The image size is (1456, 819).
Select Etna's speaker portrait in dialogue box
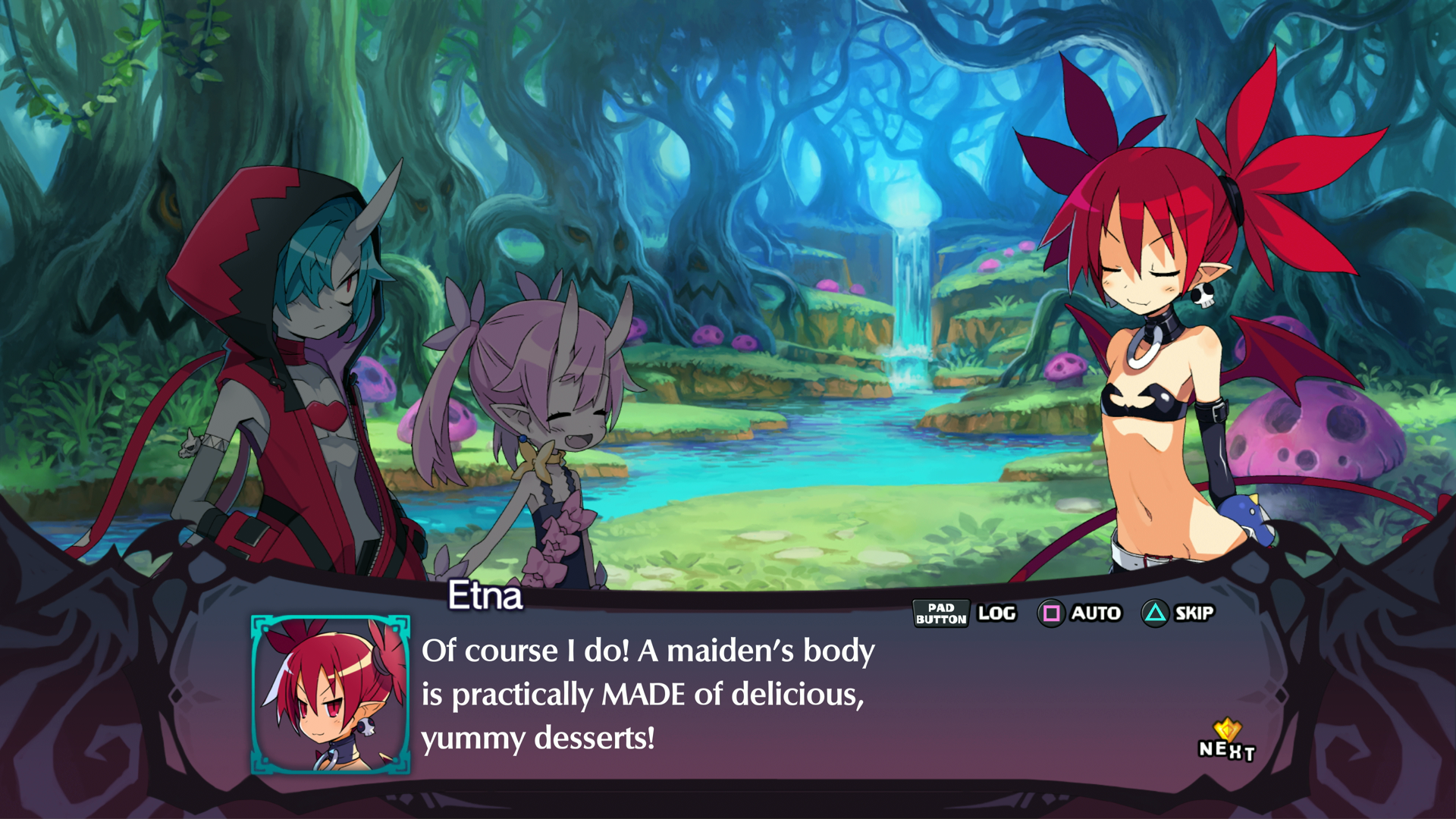coord(331,695)
